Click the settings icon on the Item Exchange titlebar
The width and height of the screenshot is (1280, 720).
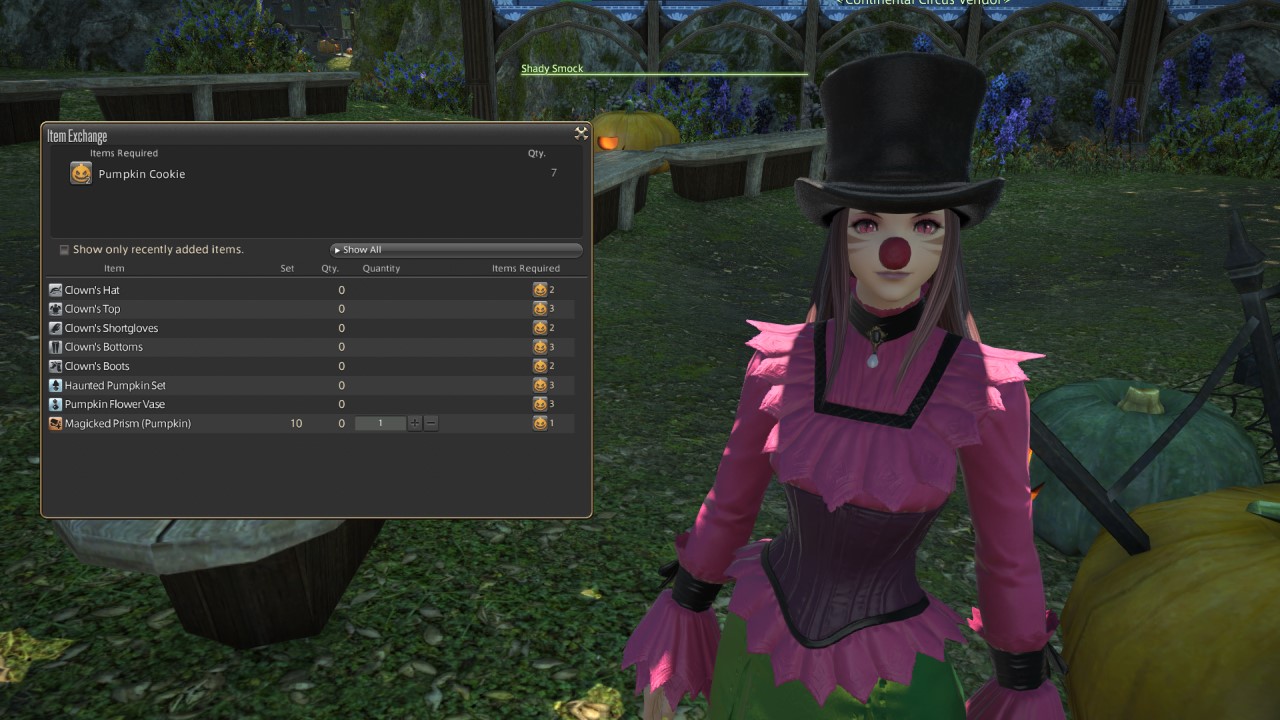[x=581, y=133]
